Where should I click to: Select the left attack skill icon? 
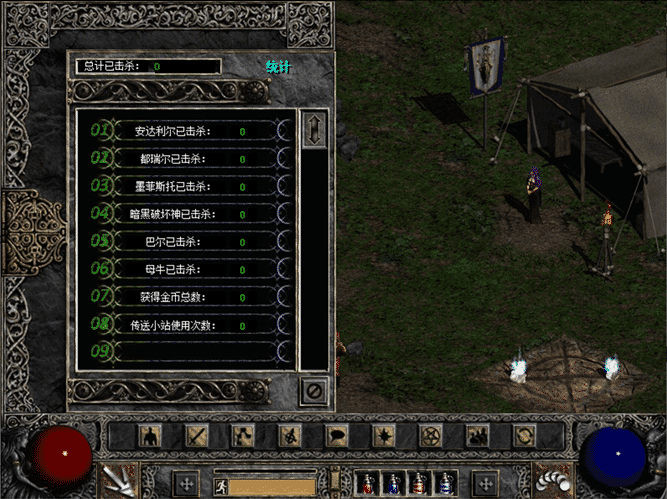(117, 480)
